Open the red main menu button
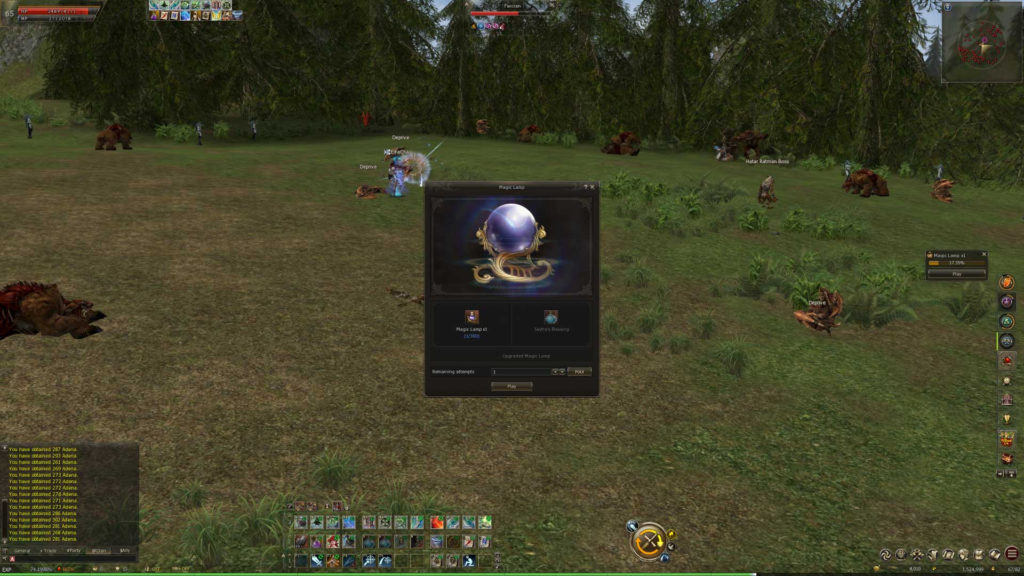This screenshot has width=1024, height=576. pos(1012,553)
